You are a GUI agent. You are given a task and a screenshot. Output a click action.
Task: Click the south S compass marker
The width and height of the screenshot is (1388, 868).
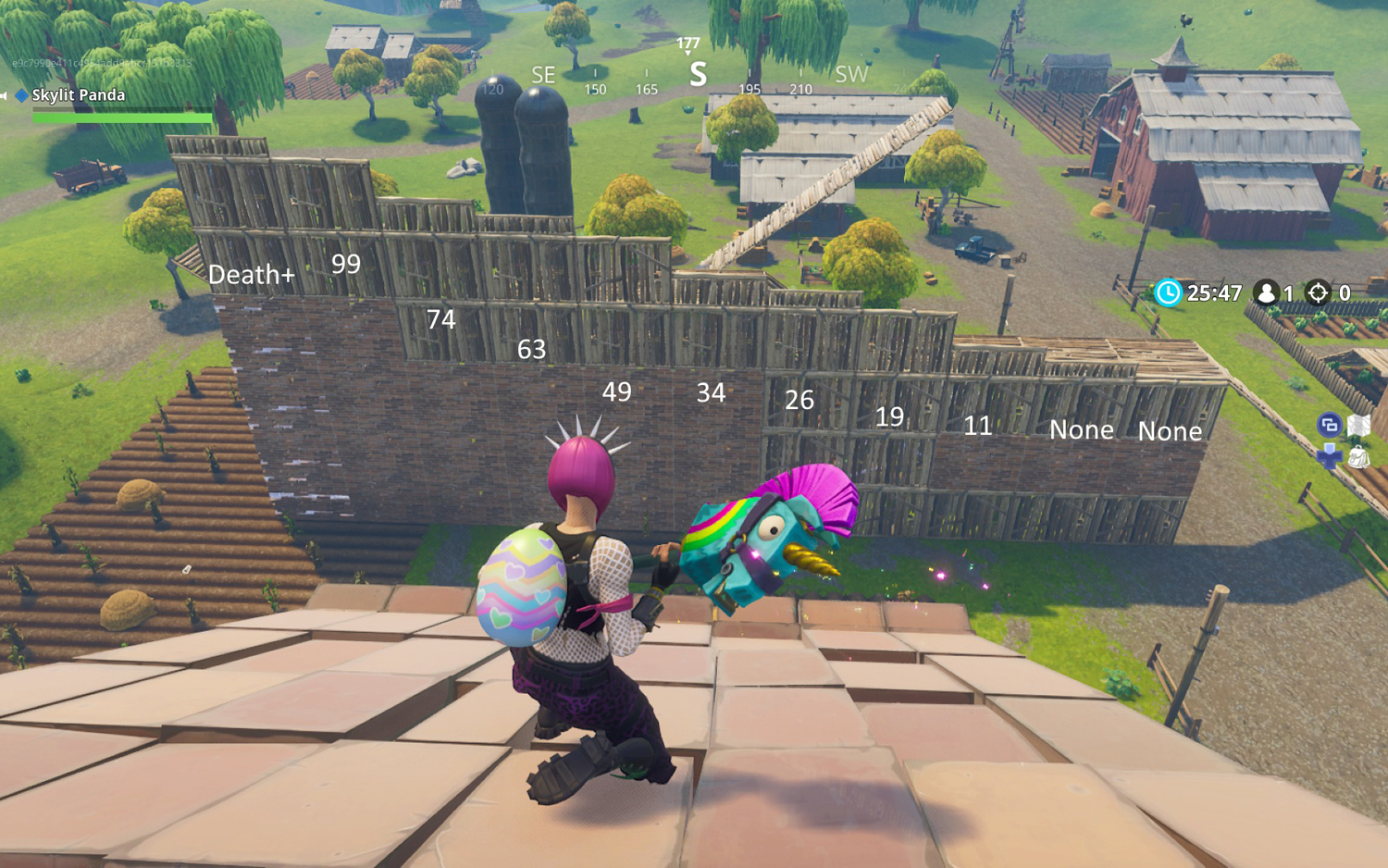tap(697, 76)
